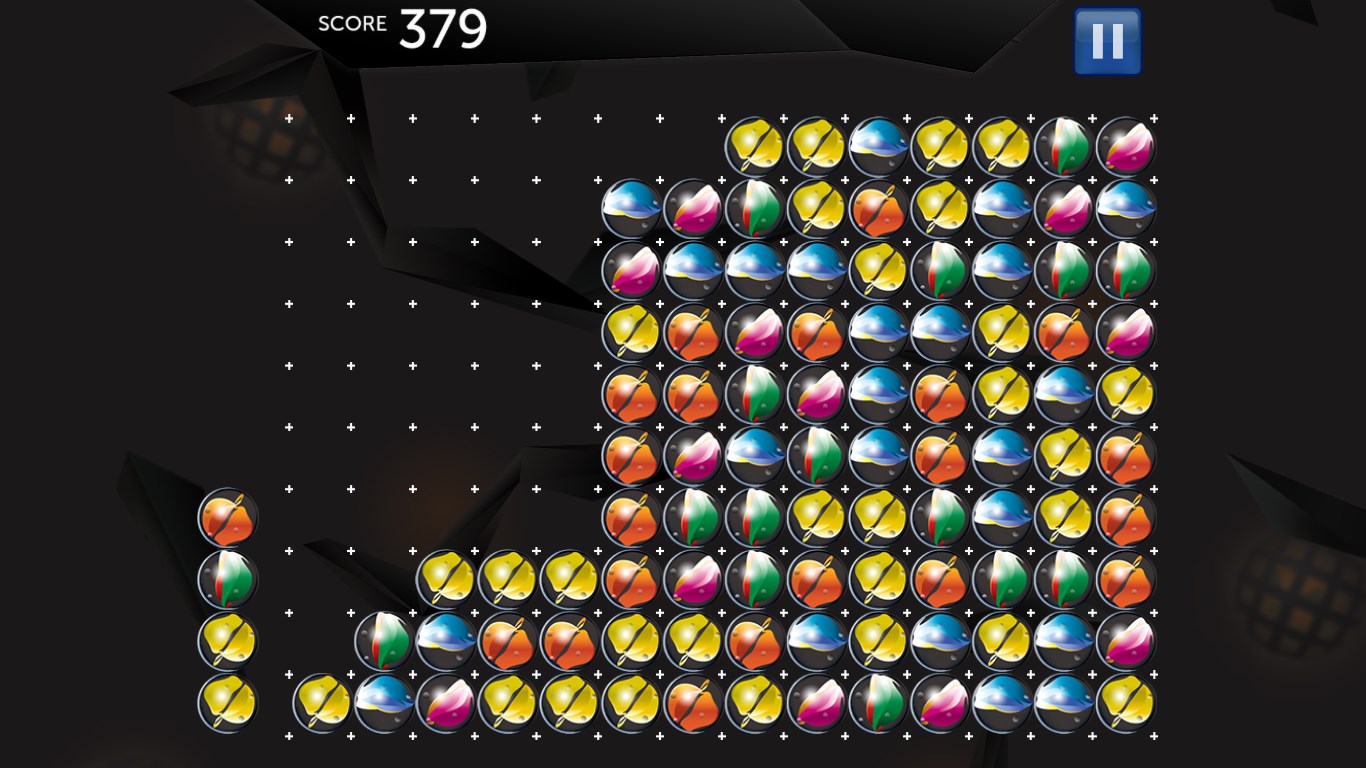Select the green ball in the detached left column
Viewport: 1366px width, 768px height.
(228, 580)
